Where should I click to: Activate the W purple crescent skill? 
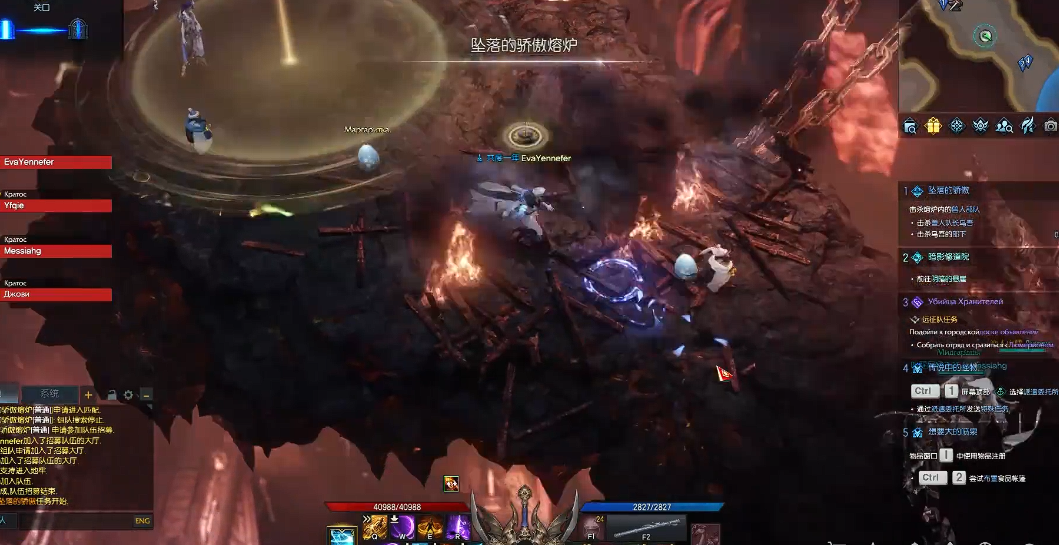coord(403,527)
